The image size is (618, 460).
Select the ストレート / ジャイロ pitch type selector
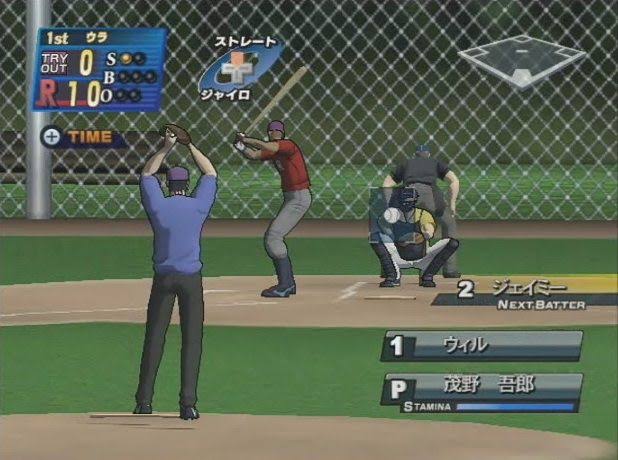[239, 68]
